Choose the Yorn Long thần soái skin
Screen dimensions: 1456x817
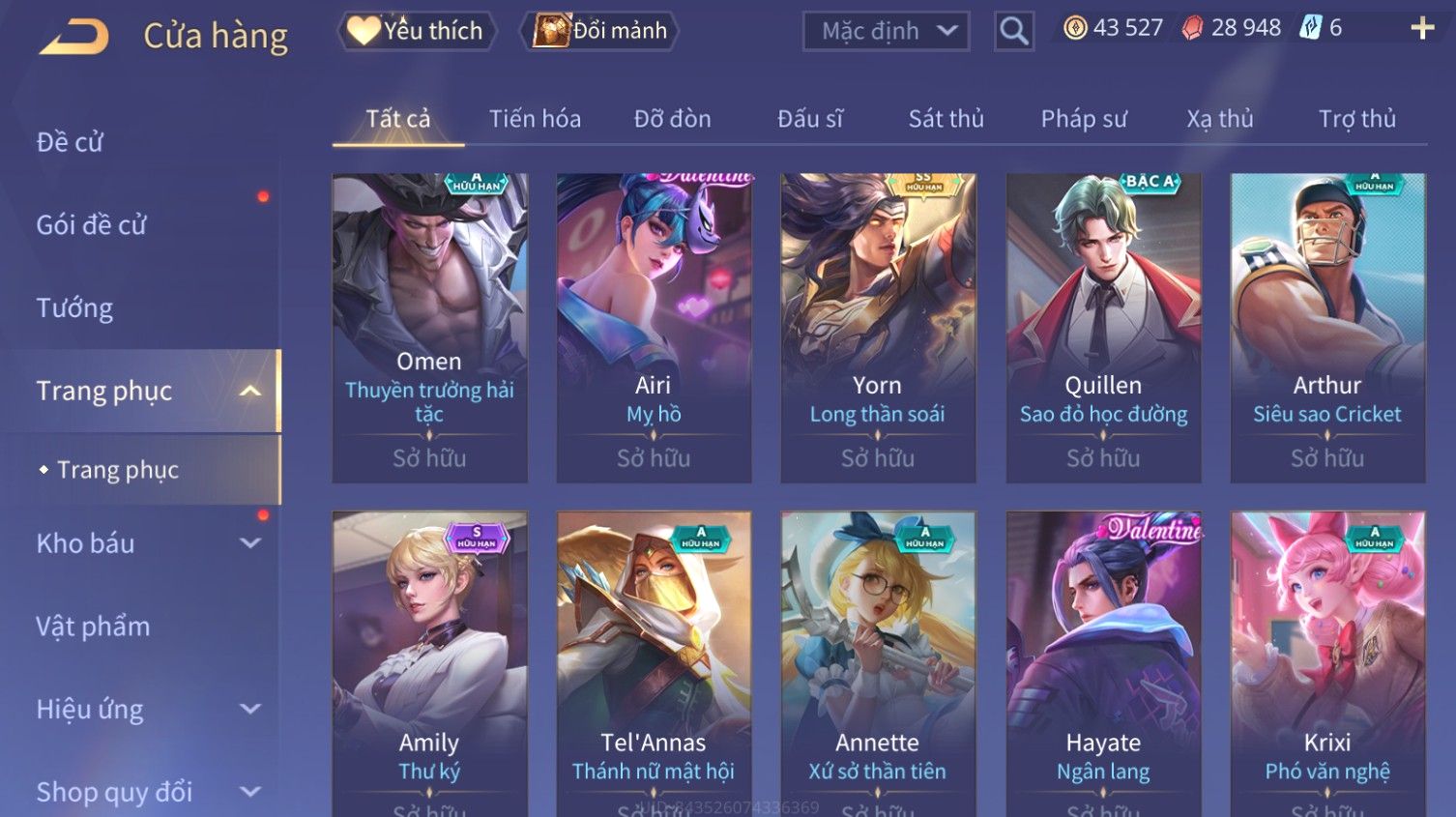tap(878, 328)
